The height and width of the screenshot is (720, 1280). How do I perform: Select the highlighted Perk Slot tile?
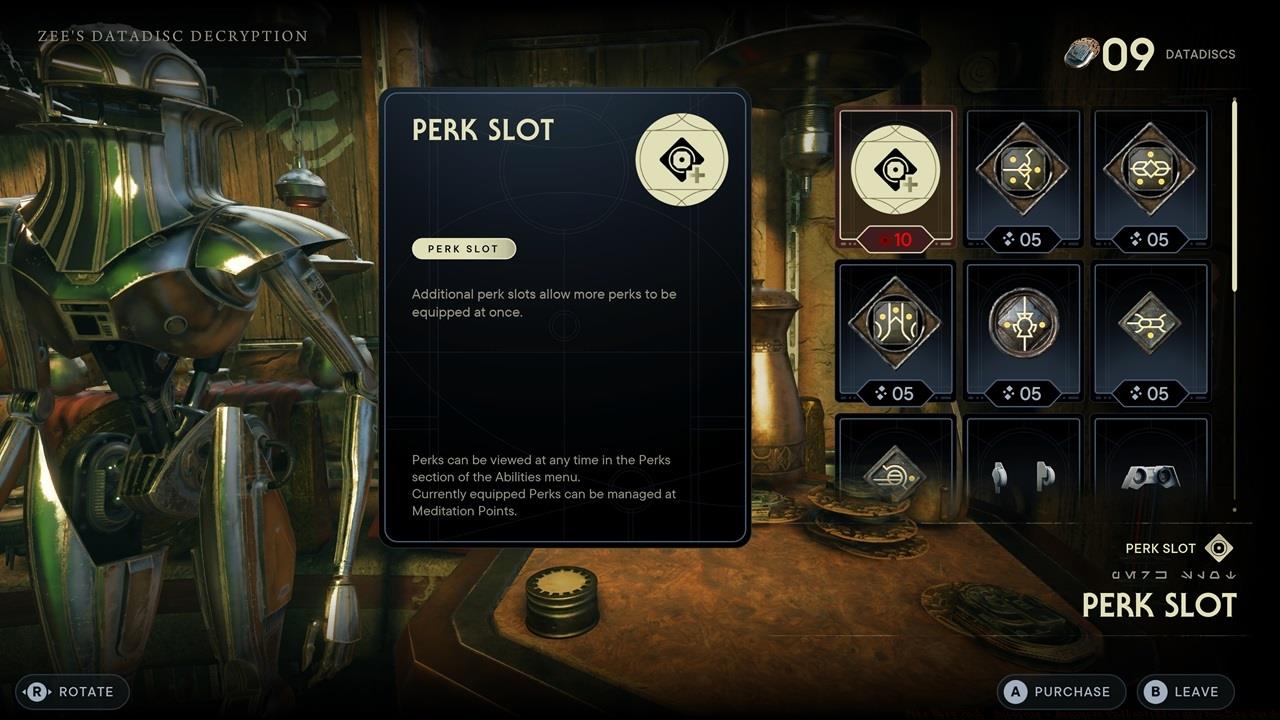coord(895,170)
